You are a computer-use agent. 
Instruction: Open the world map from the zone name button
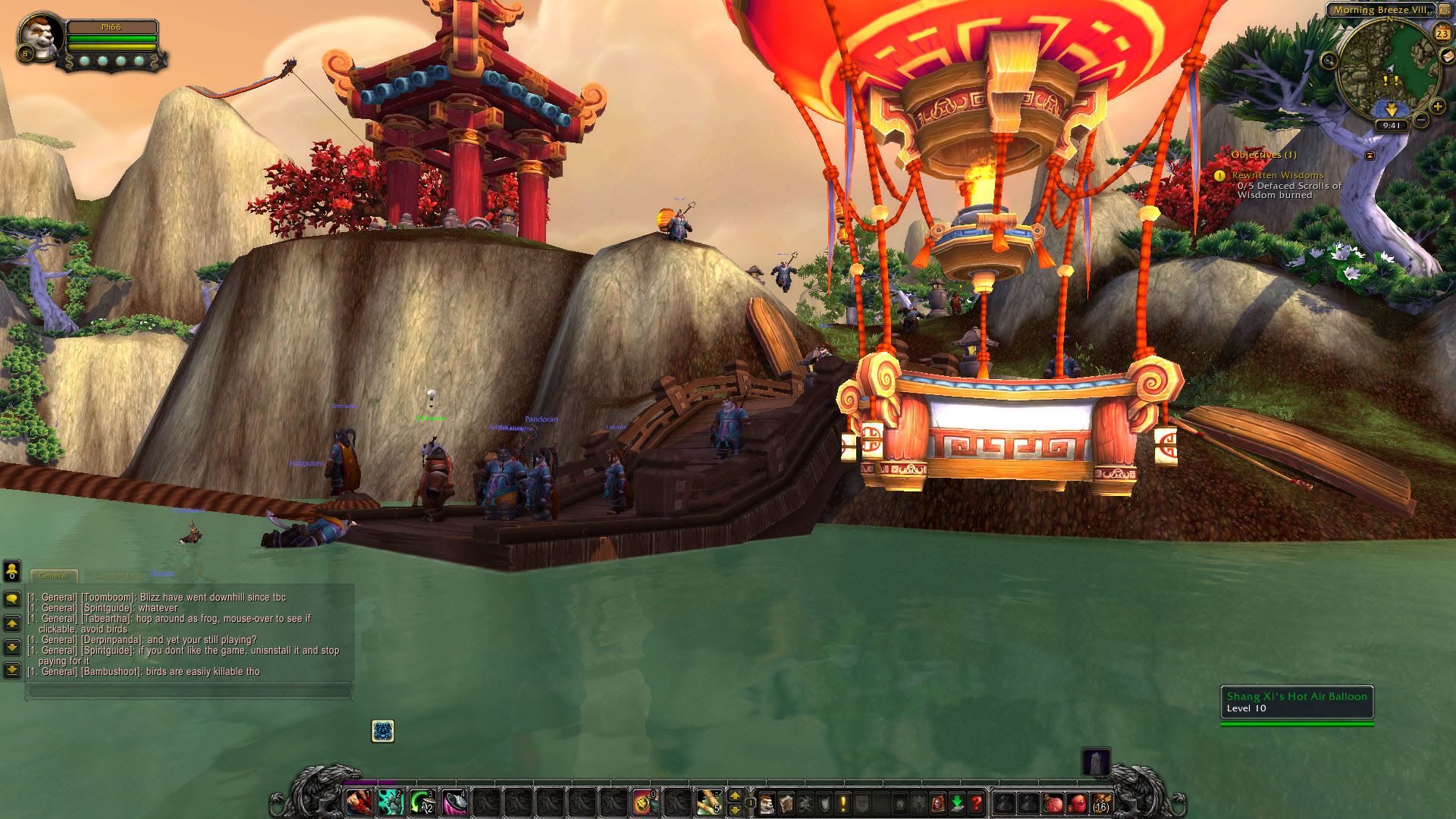(x=1383, y=11)
